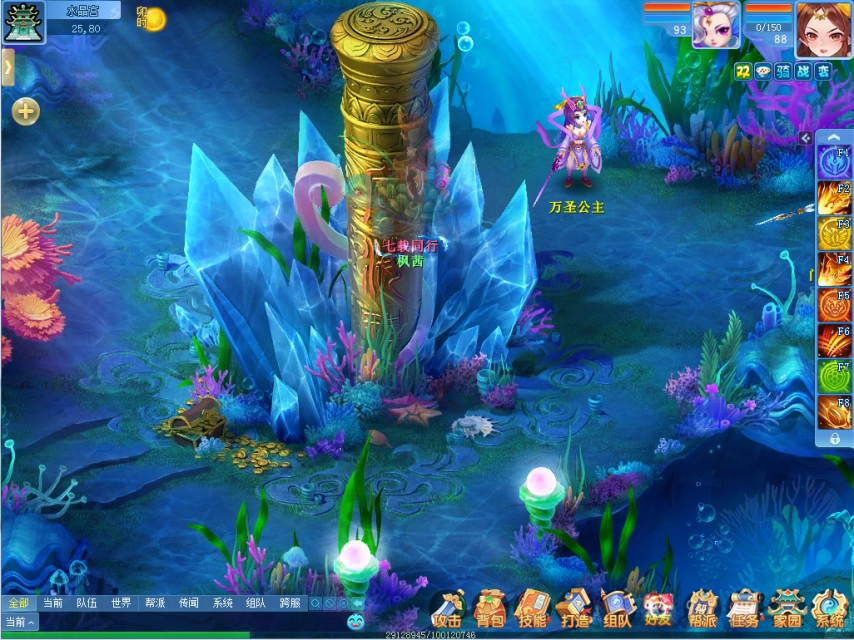Screen dimensions: 854x640
Task: Open the 帮派 (Guild) menu
Action: point(702,608)
